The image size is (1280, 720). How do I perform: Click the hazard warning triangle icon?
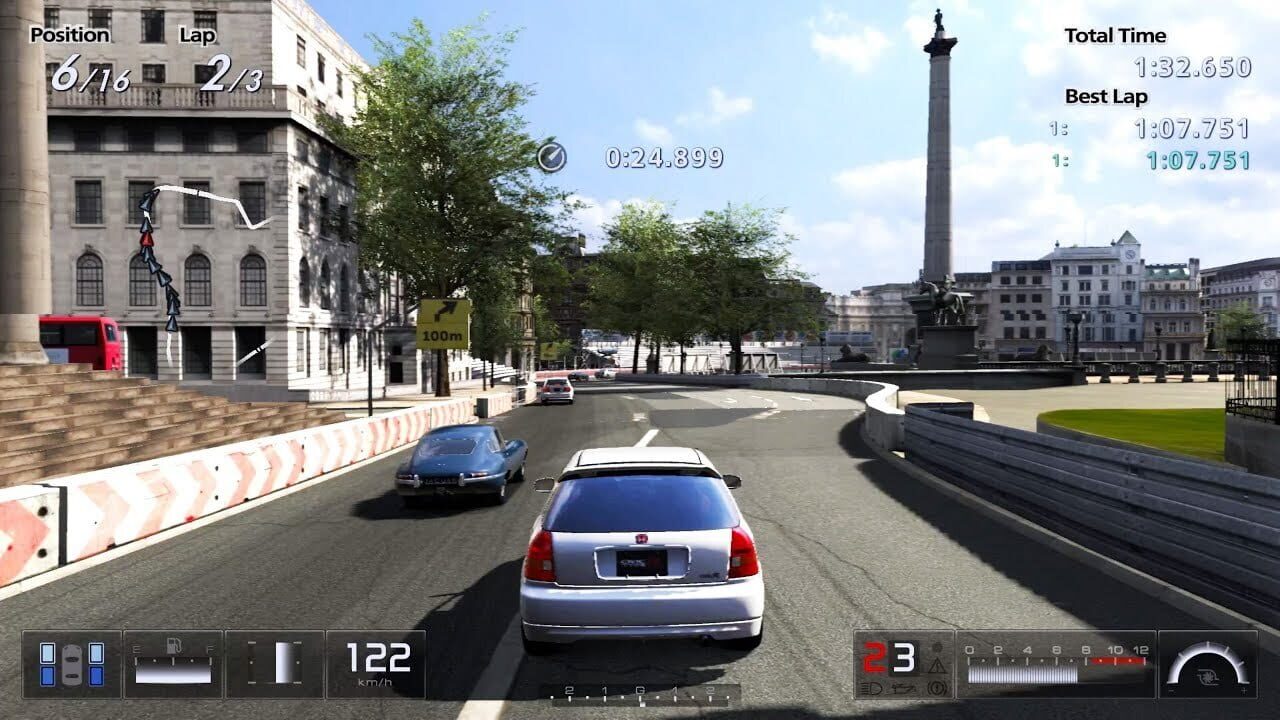click(x=937, y=666)
